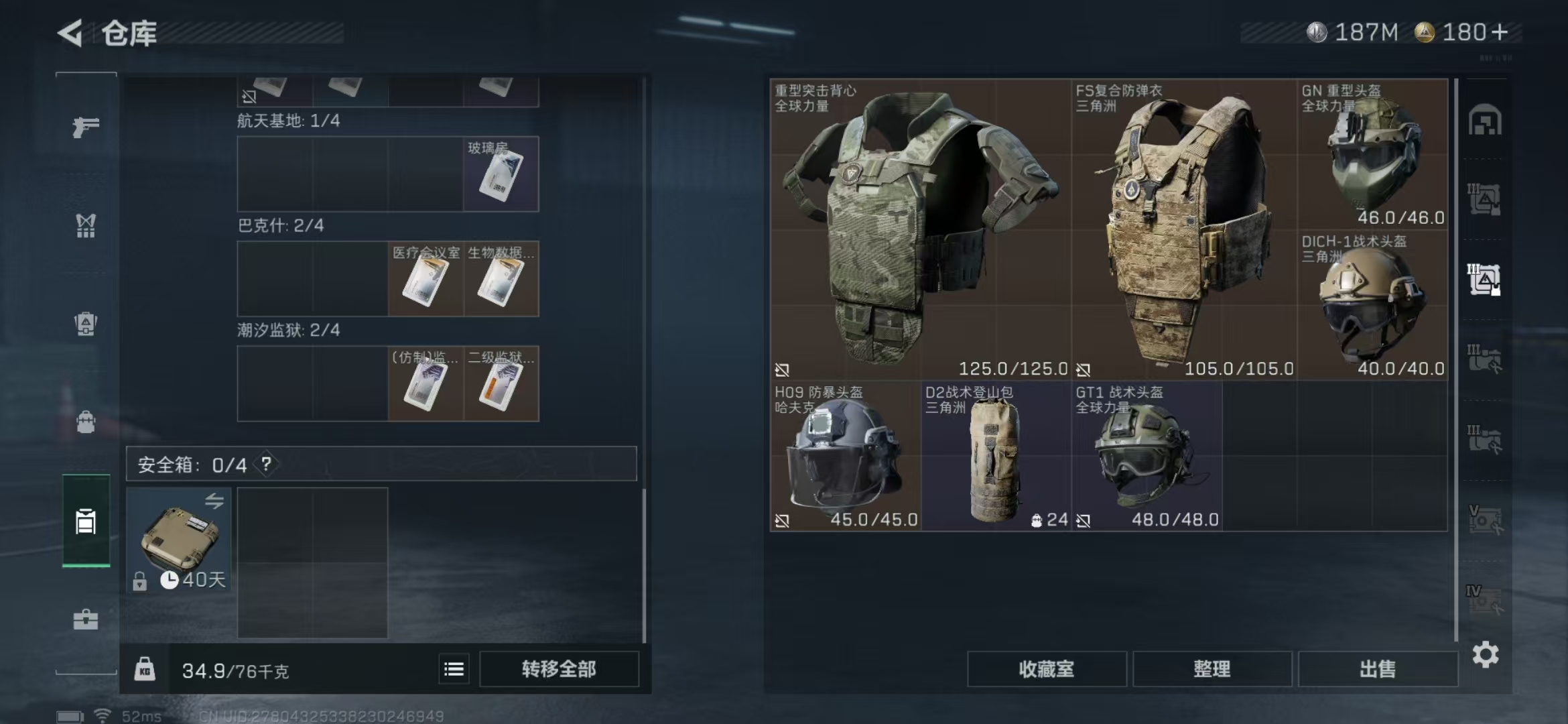Choose the 二级监狱 keycard
Screen dimensions: 1568x724
(501, 383)
